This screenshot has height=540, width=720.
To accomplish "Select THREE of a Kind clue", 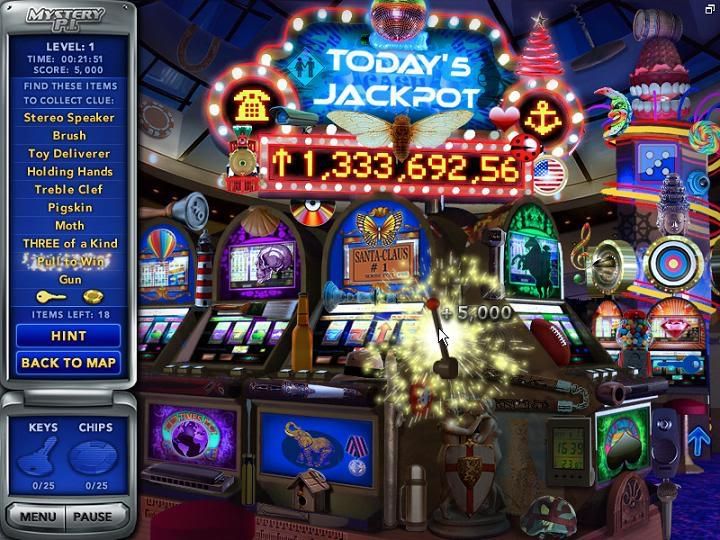I will click(69, 244).
